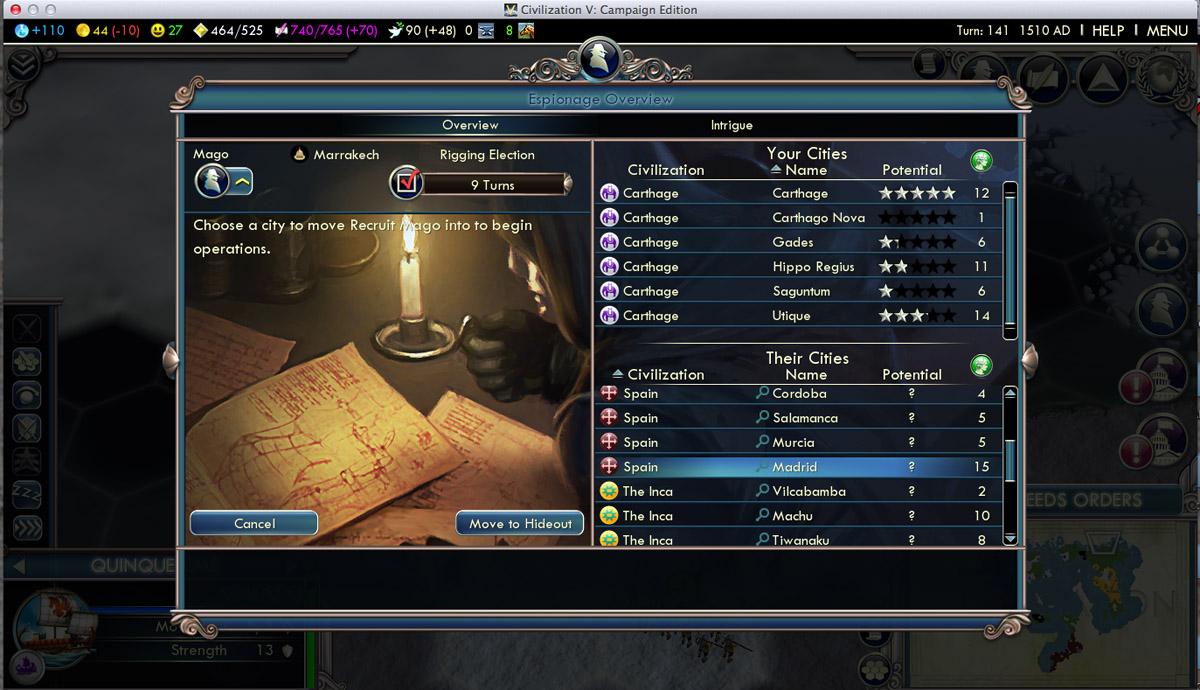Open the HELP menu
The height and width of the screenshot is (690, 1200).
1107,30
